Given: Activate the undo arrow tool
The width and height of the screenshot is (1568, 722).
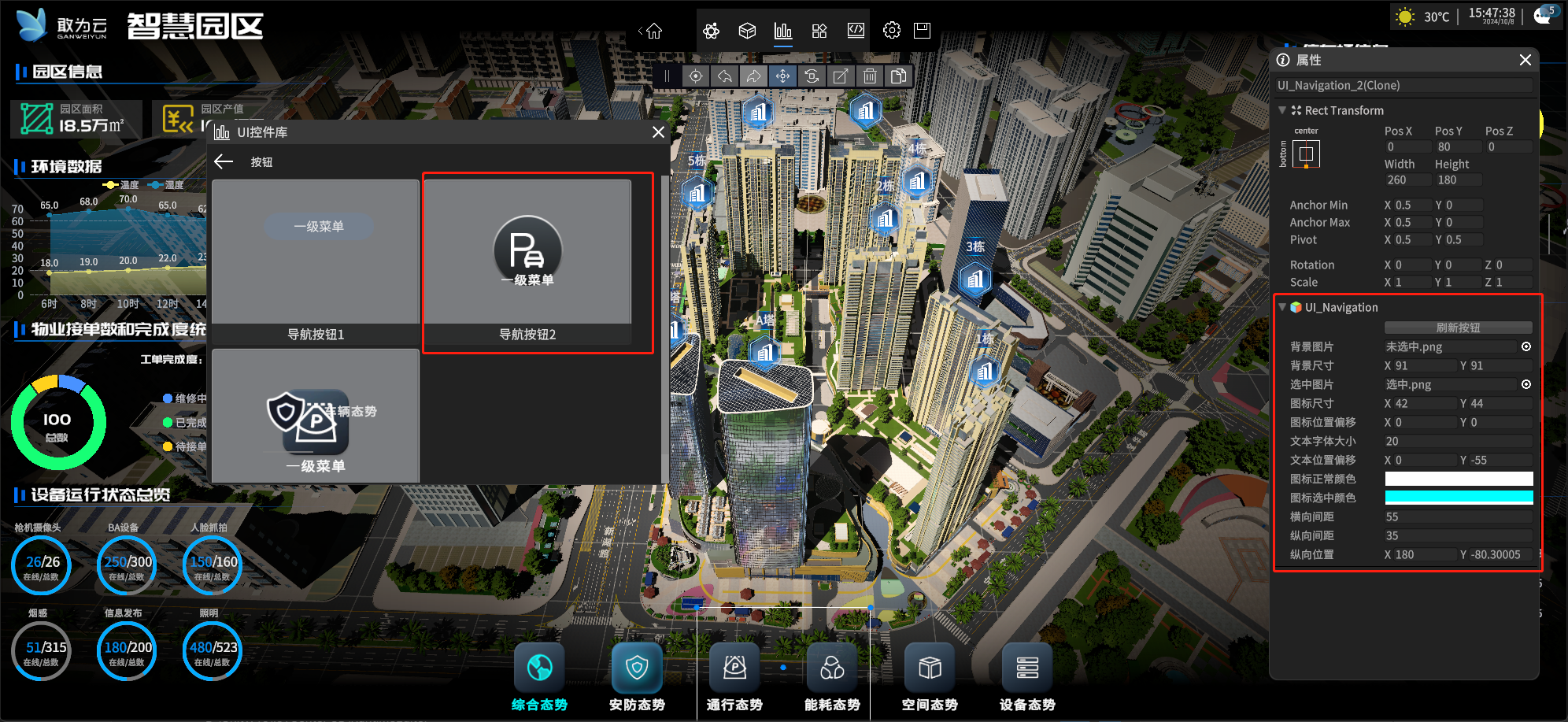Looking at the screenshot, I should 725,76.
